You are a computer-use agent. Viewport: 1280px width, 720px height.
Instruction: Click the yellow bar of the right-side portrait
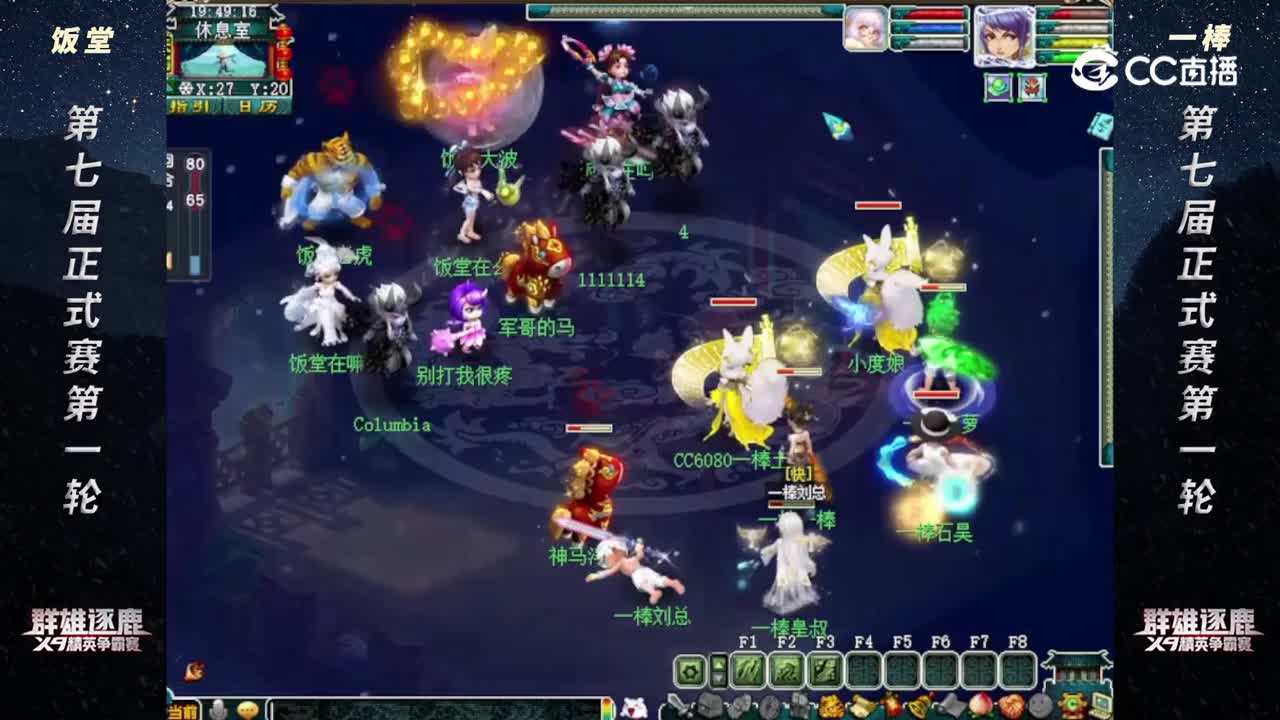[1072, 42]
